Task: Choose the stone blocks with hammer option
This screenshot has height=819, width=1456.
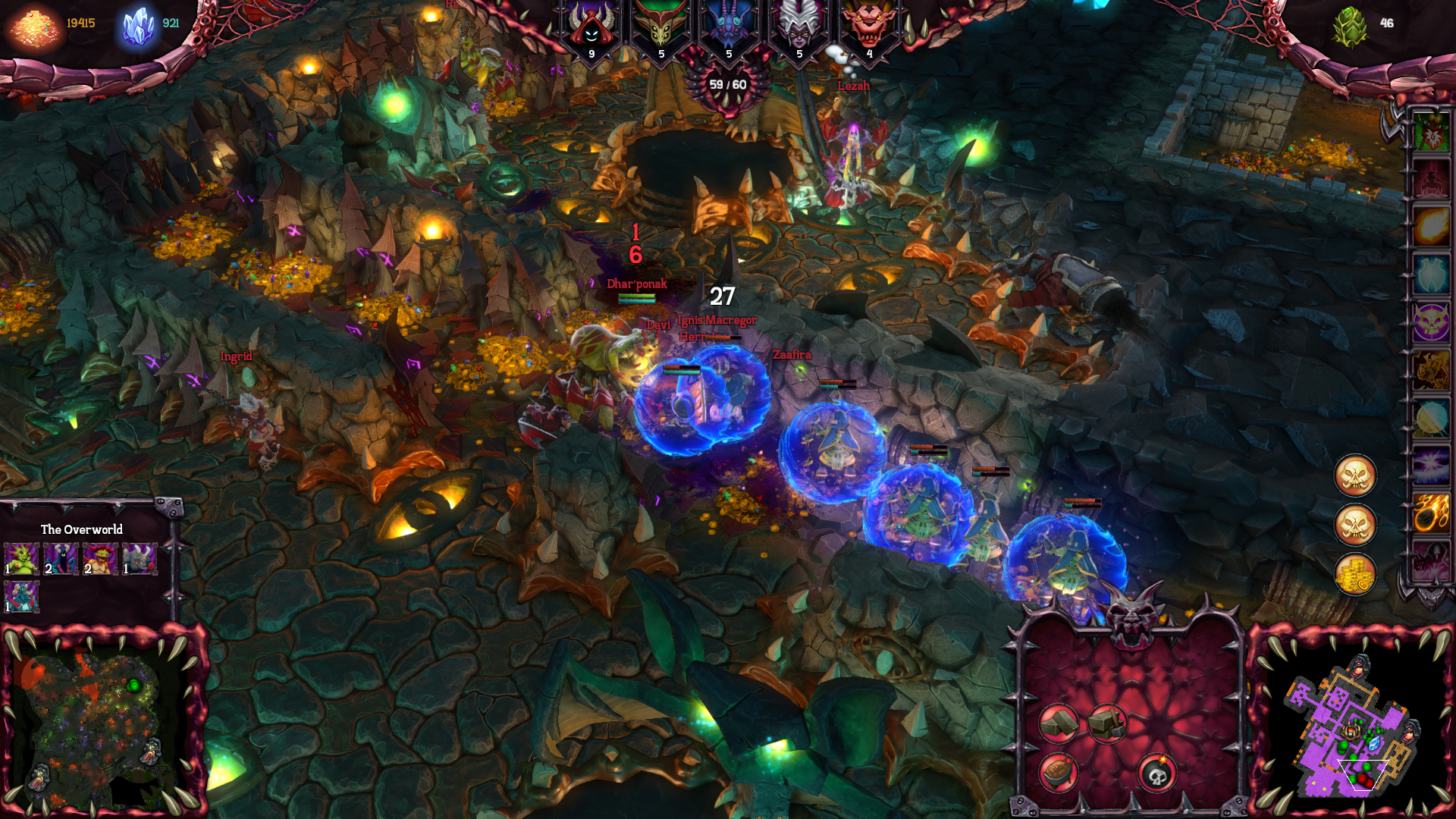Action: click(x=1107, y=722)
